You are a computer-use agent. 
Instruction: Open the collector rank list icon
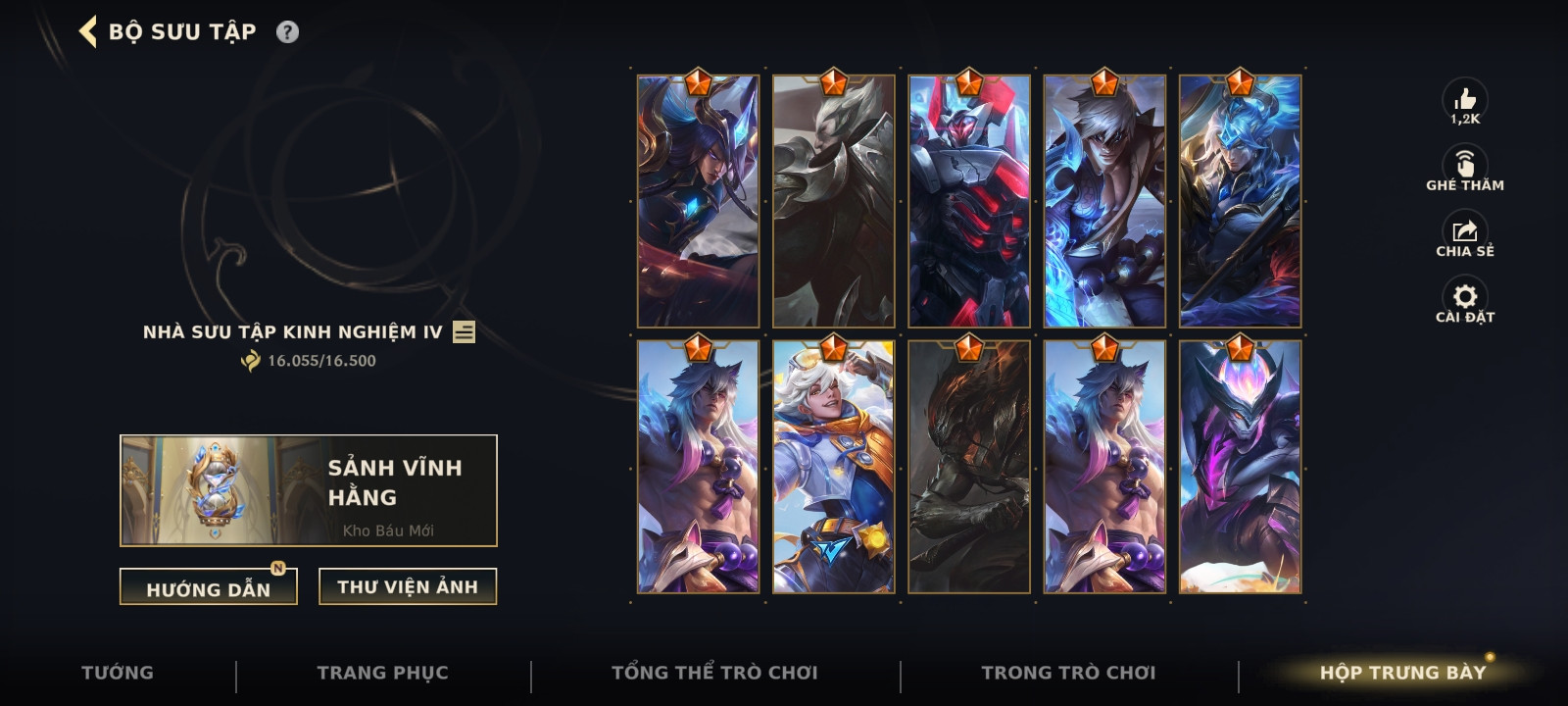tap(465, 332)
